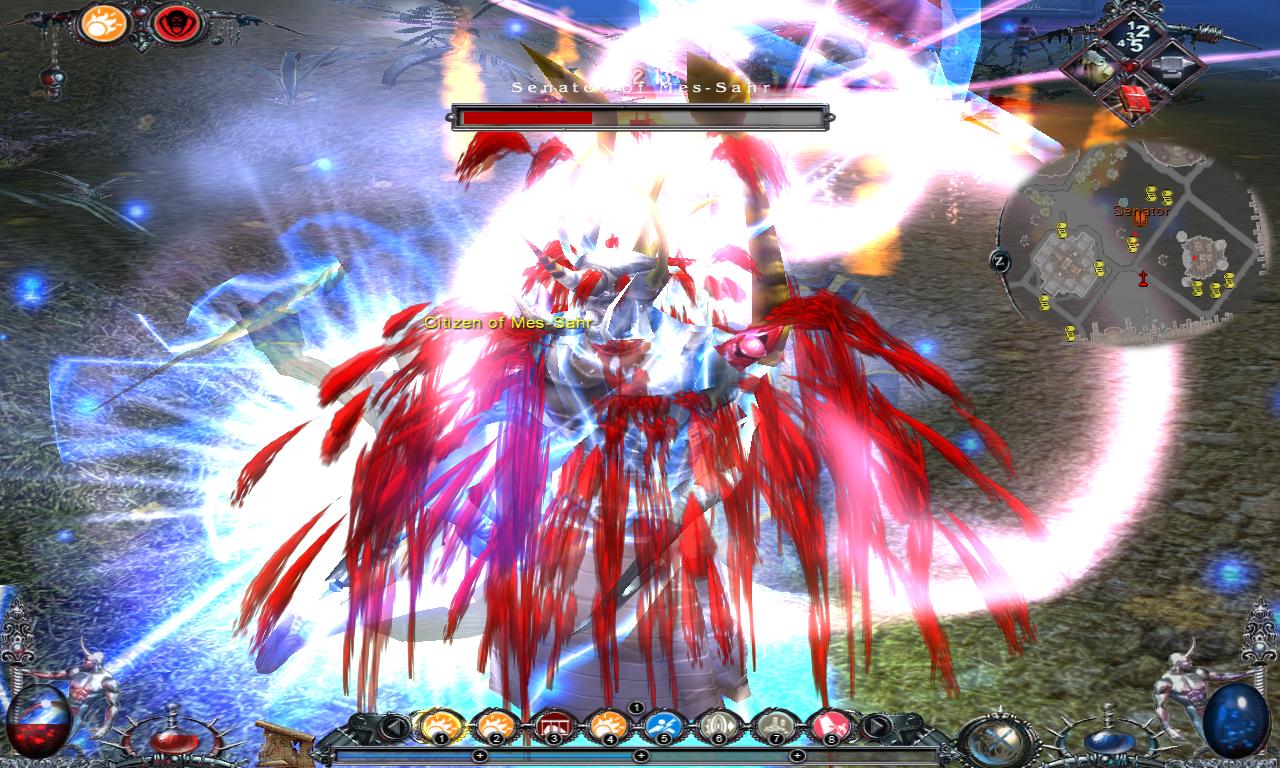
Task: Activate the blue skill in slot 5
Action: click(x=662, y=724)
